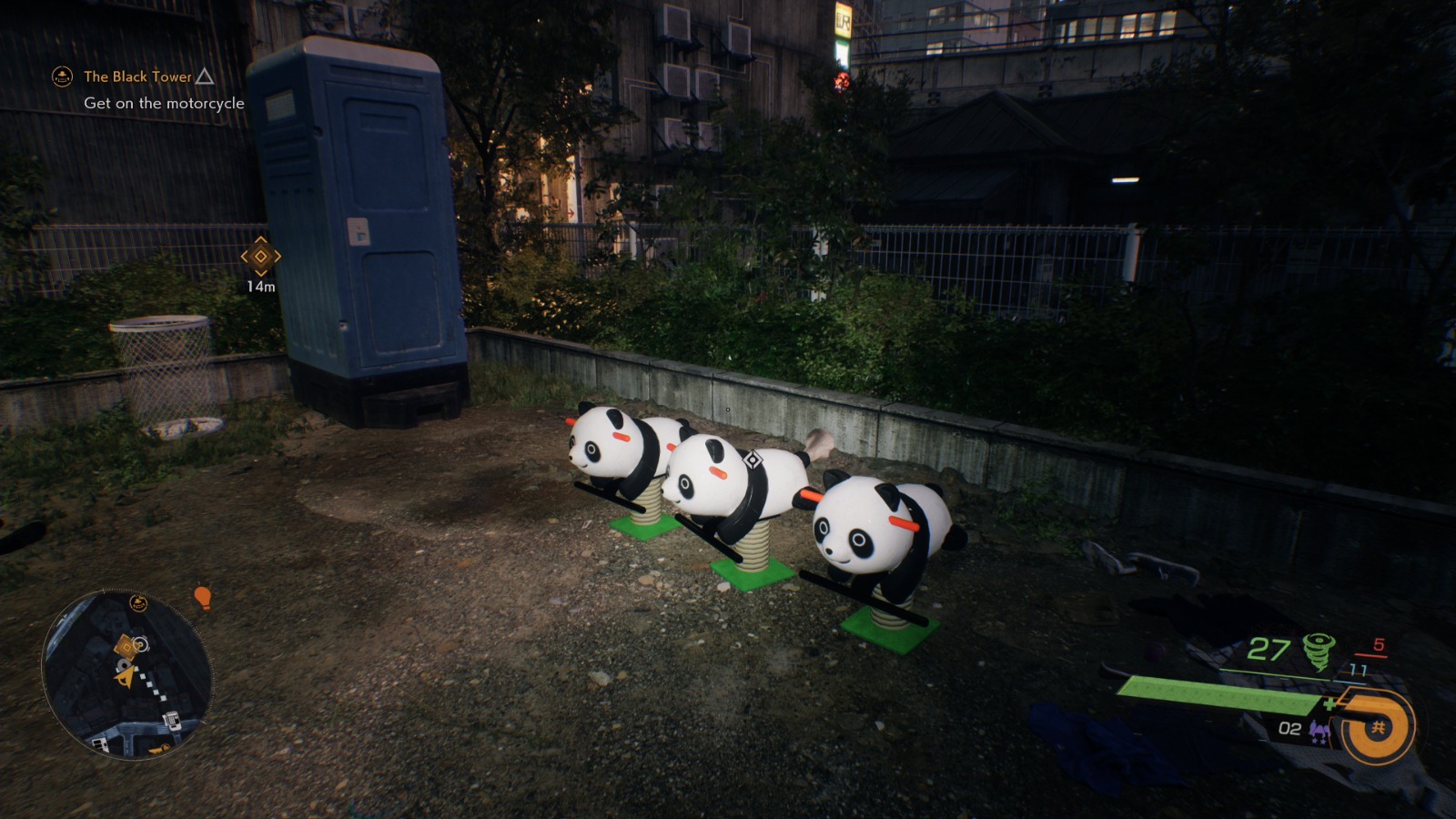1456x819 pixels.
Task: Select the phone booth icon on the minimap
Action: [171, 721]
